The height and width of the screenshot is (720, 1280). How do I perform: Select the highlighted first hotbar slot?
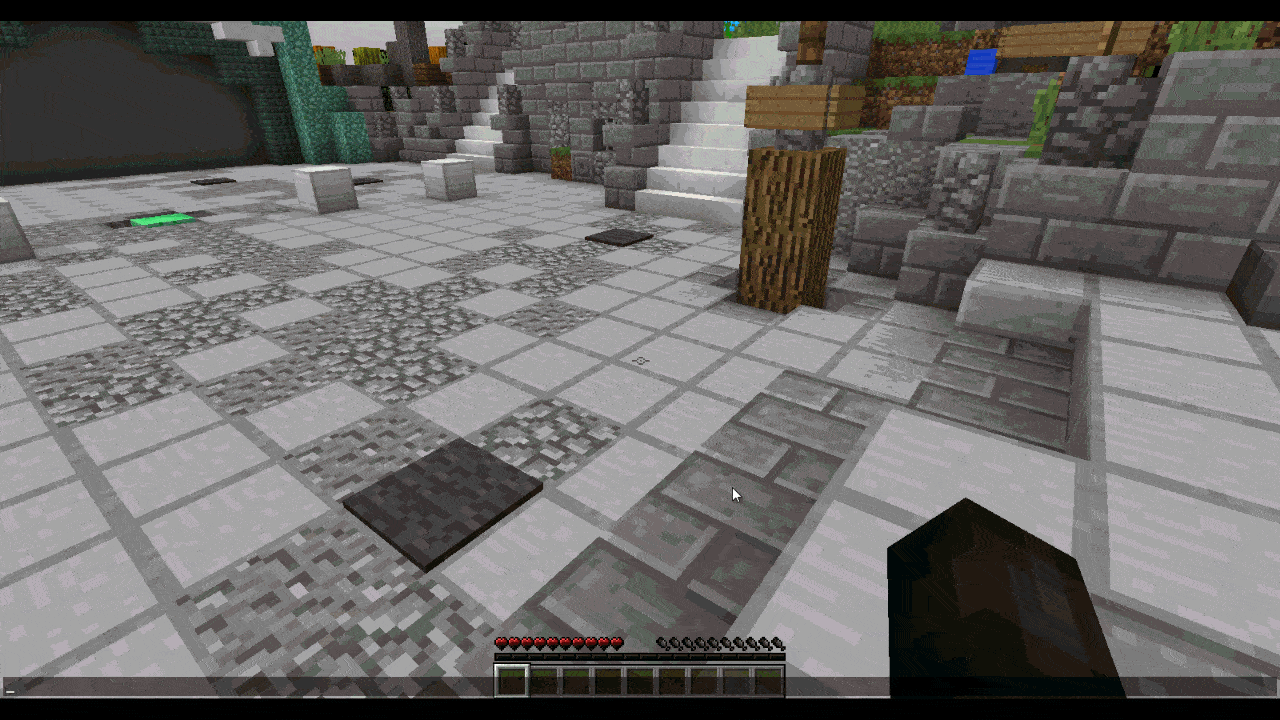coord(511,681)
